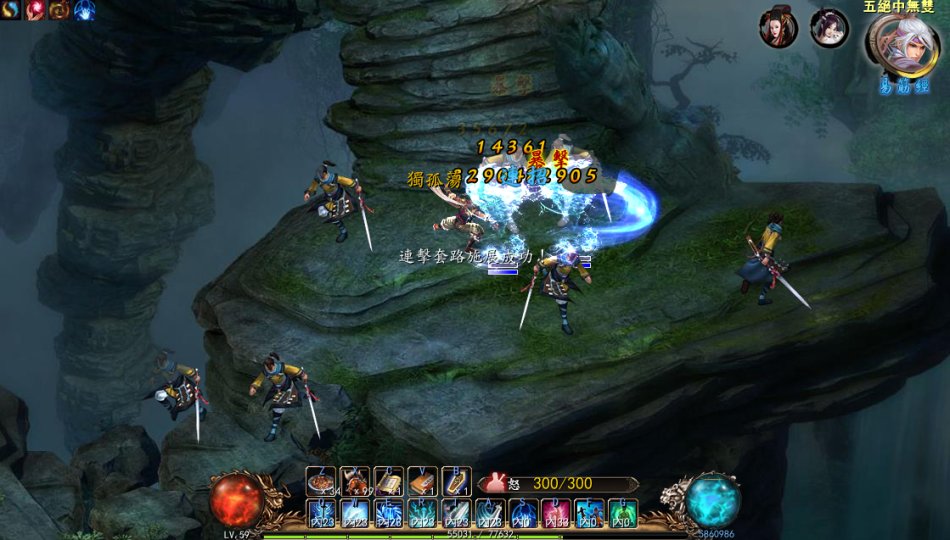Trigger the pink skill in slot D
950x540 pixels.
[x=557, y=515]
